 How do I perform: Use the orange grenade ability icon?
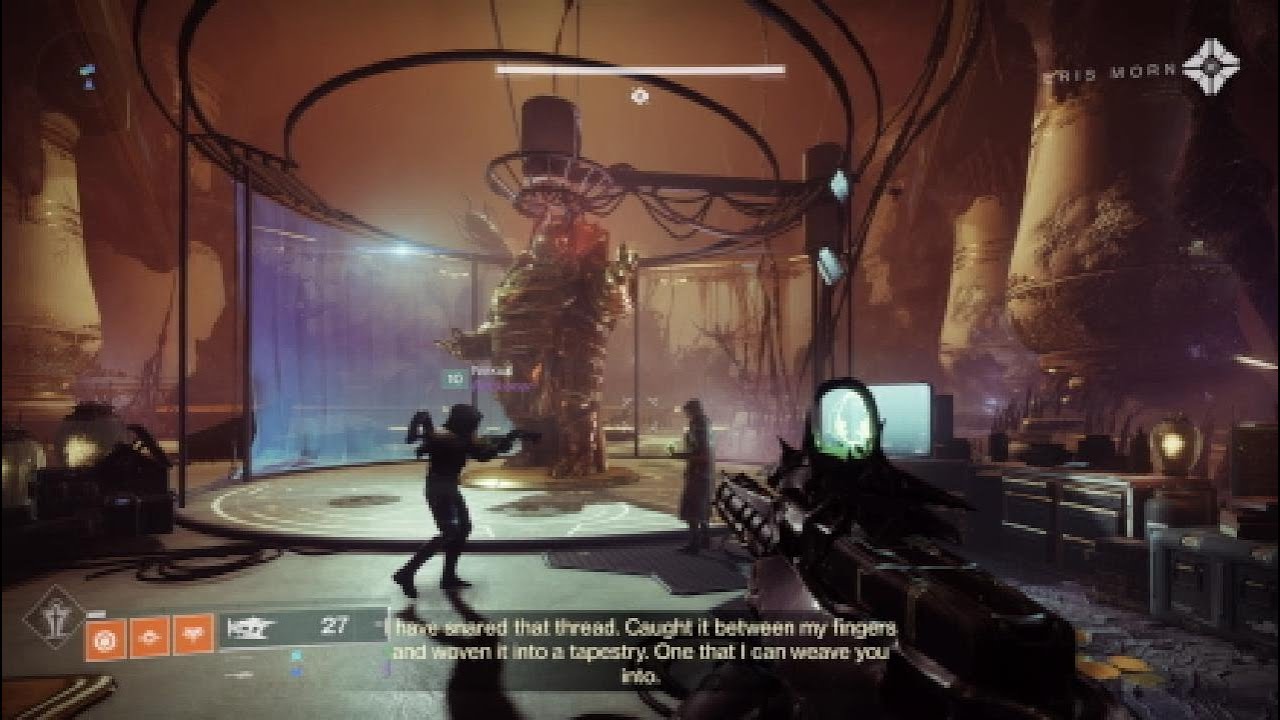tap(105, 637)
